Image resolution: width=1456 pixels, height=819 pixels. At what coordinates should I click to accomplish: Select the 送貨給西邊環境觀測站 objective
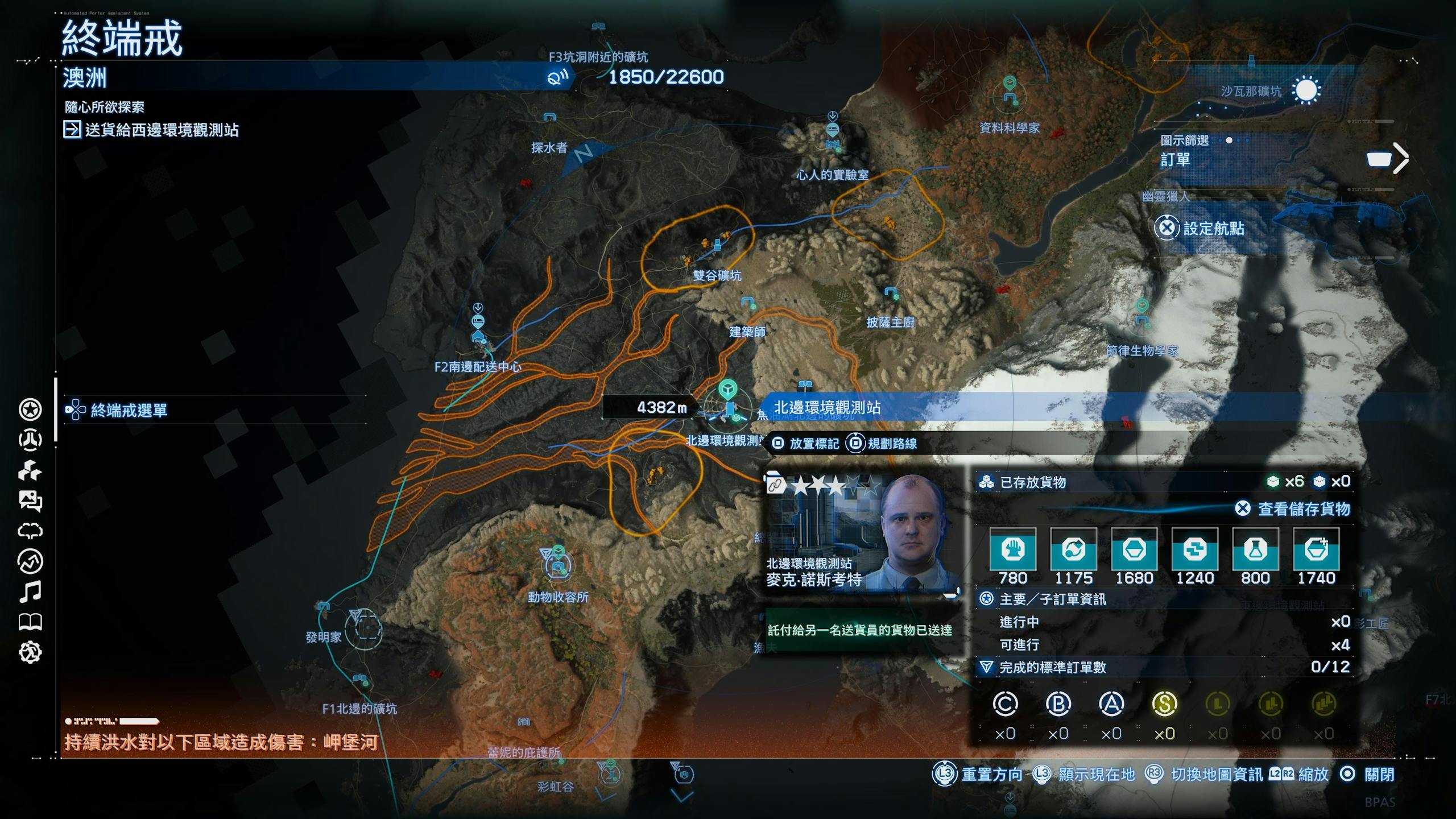point(162,130)
